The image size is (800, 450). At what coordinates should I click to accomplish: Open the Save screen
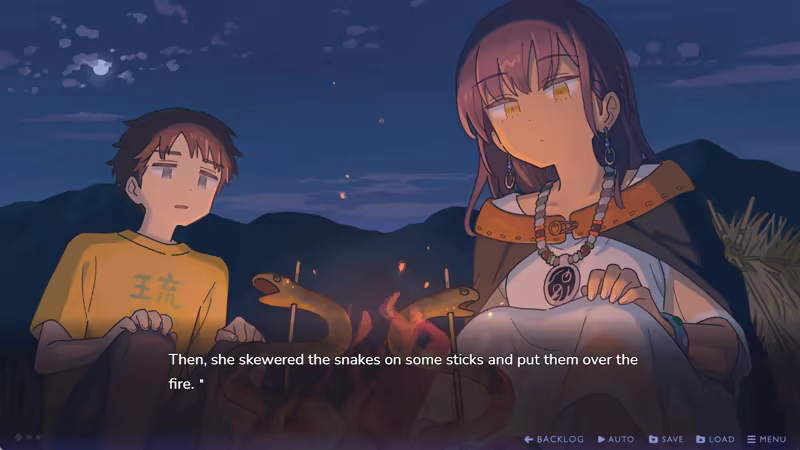coord(666,439)
